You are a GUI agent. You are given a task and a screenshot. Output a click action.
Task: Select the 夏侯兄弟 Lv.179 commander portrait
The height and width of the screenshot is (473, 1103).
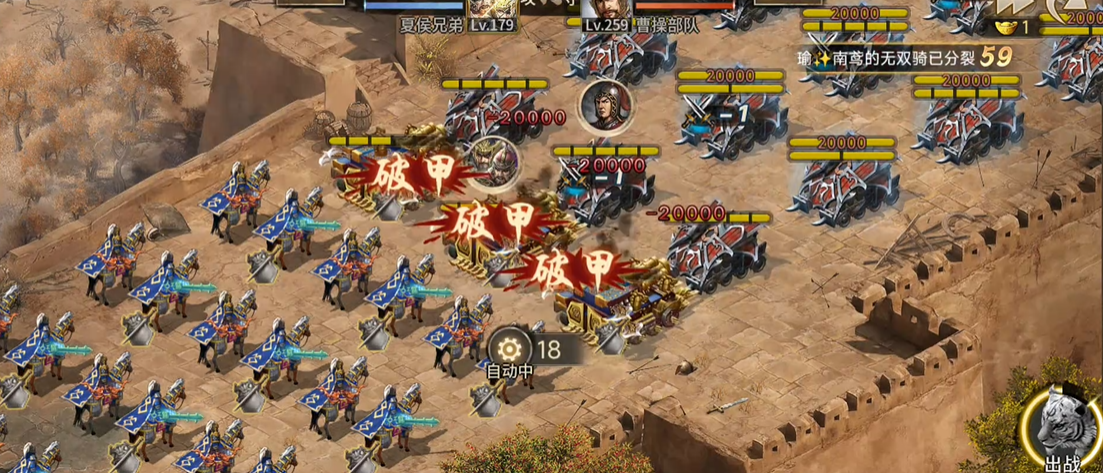490,8
